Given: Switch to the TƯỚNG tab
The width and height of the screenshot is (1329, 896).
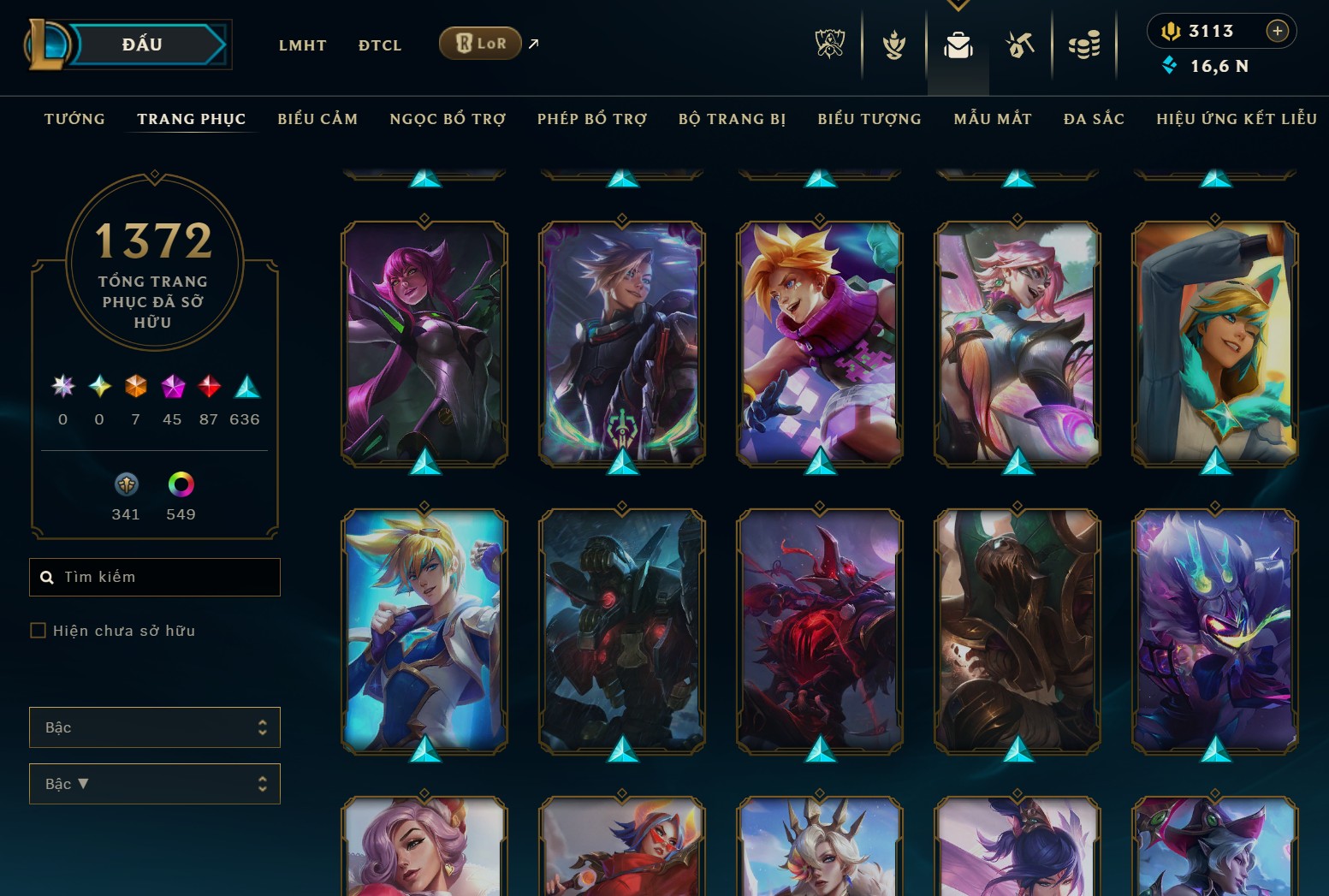Looking at the screenshot, I should coord(74,119).
